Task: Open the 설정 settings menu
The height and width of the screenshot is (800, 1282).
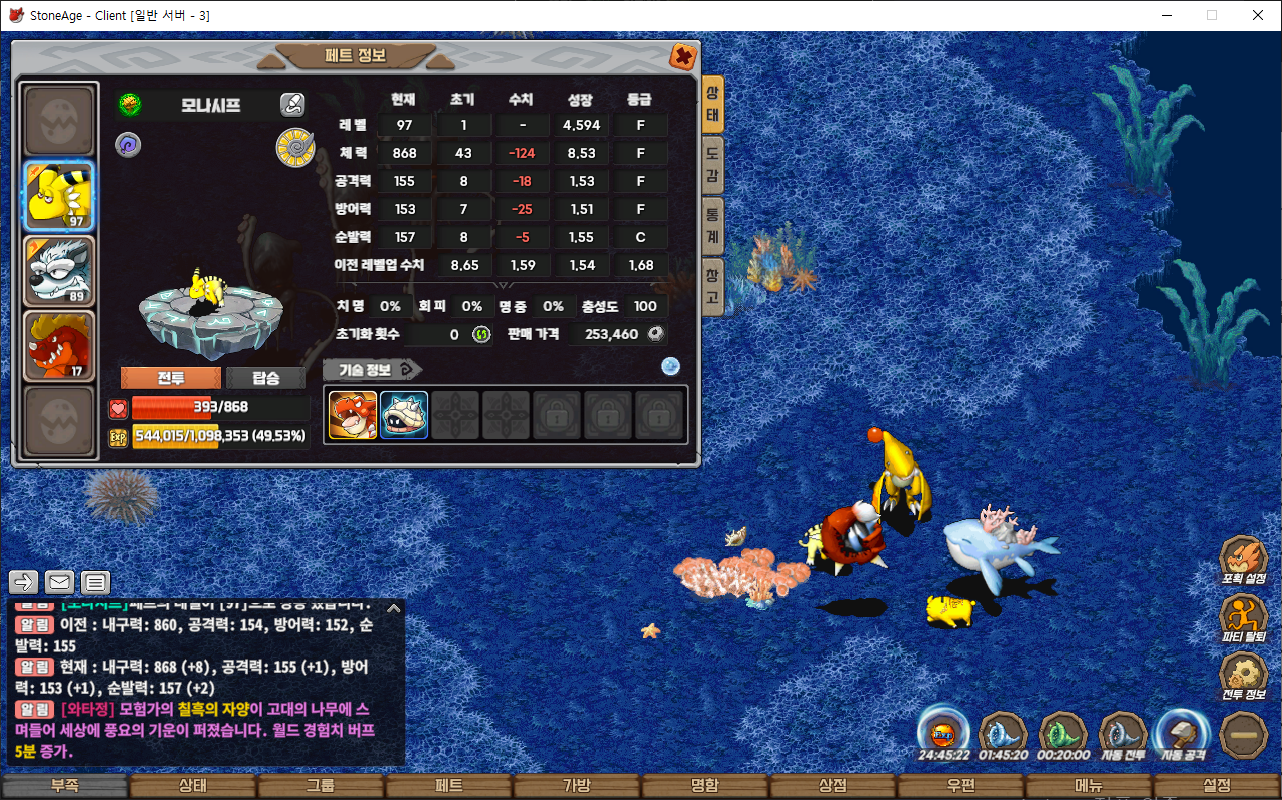Action: [1217, 786]
